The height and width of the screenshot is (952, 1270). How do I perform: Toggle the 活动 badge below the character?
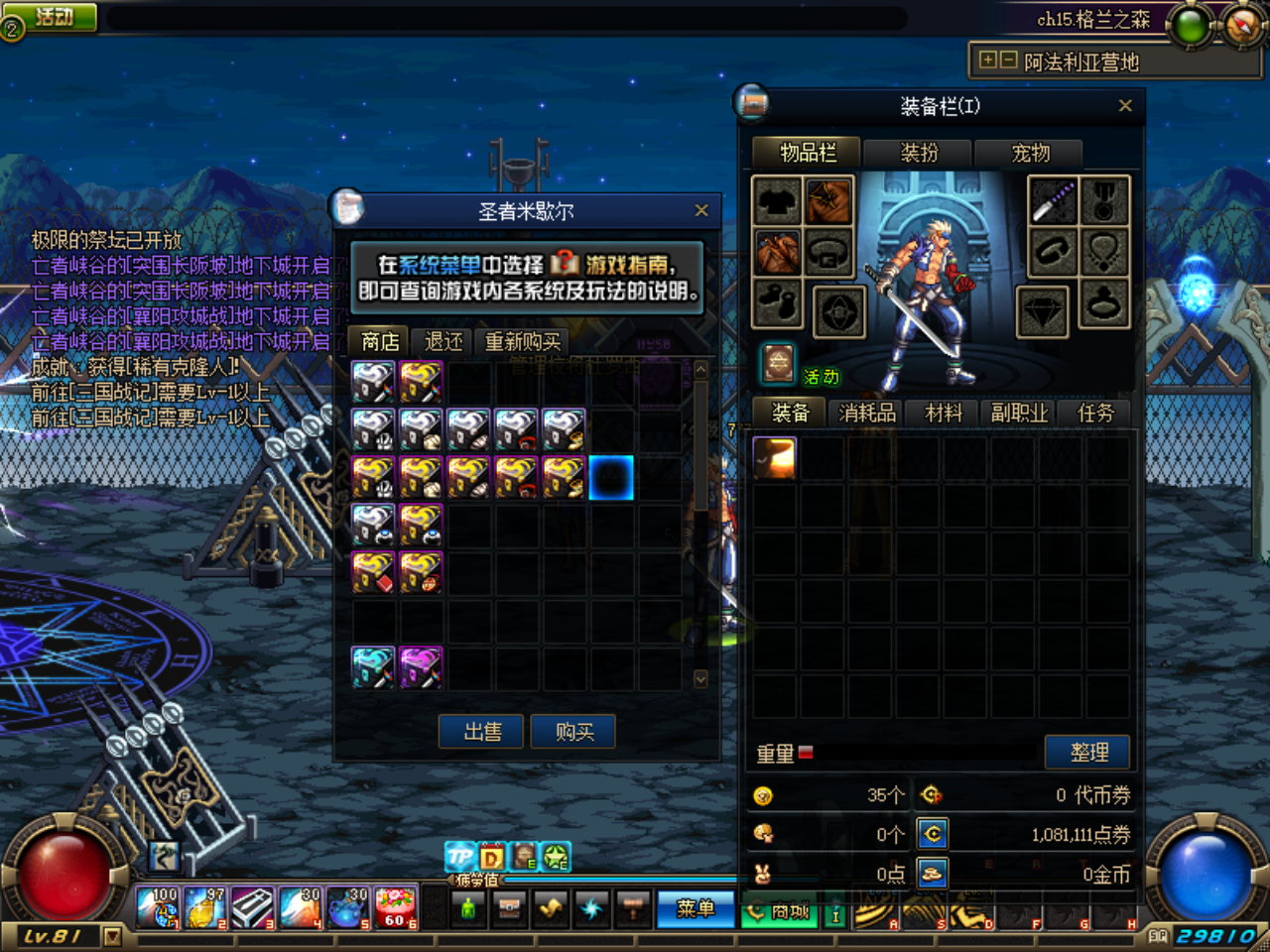(822, 378)
